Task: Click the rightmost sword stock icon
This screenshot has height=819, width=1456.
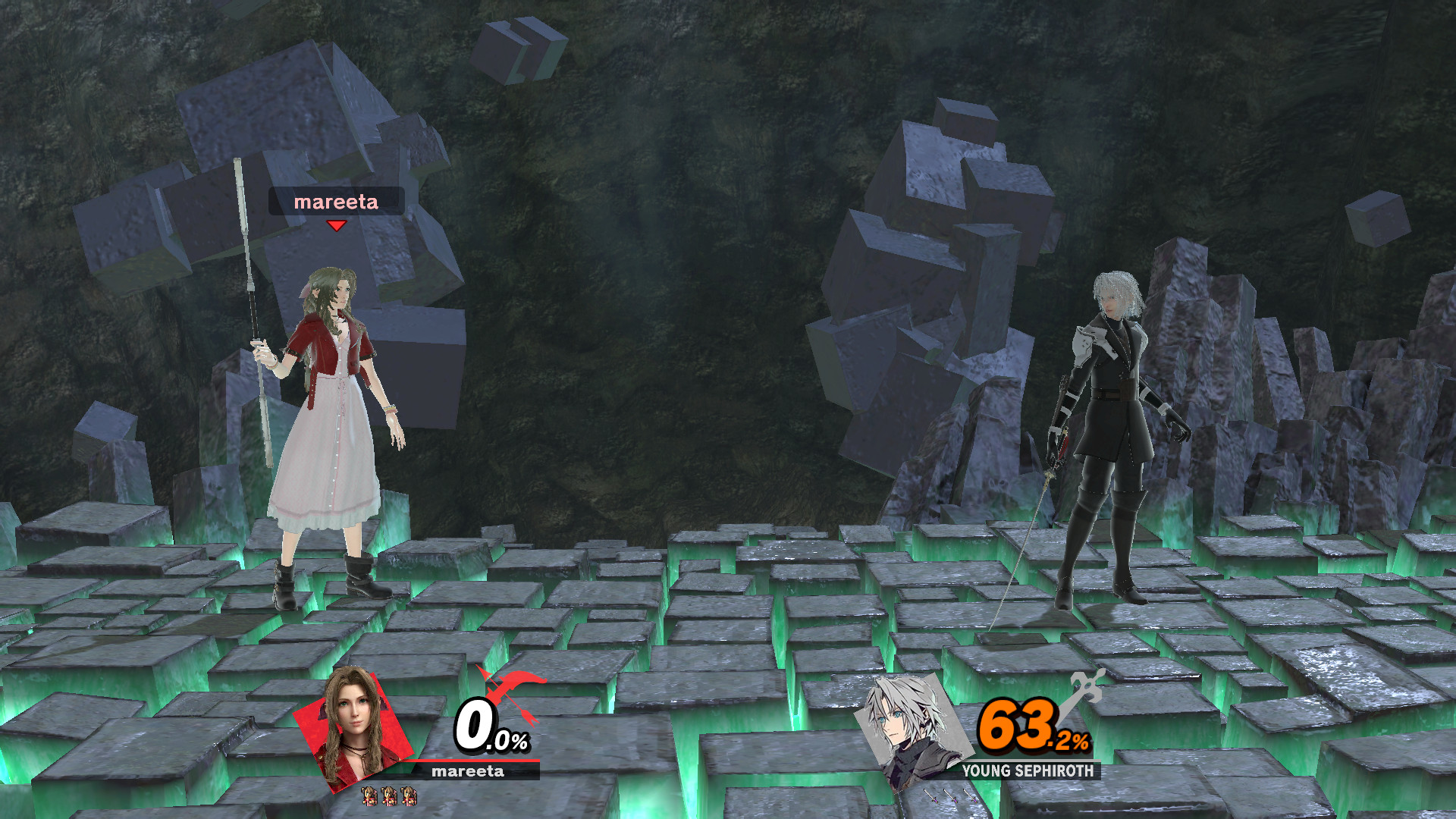Action: (971, 795)
